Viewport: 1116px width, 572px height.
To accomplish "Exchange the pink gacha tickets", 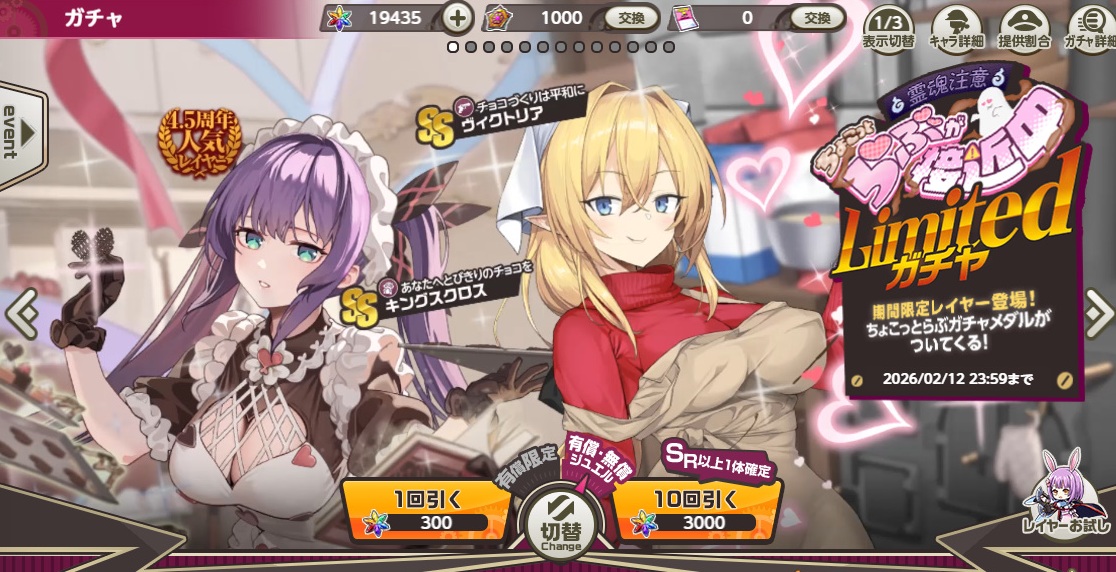I will click(x=817, y=17).
